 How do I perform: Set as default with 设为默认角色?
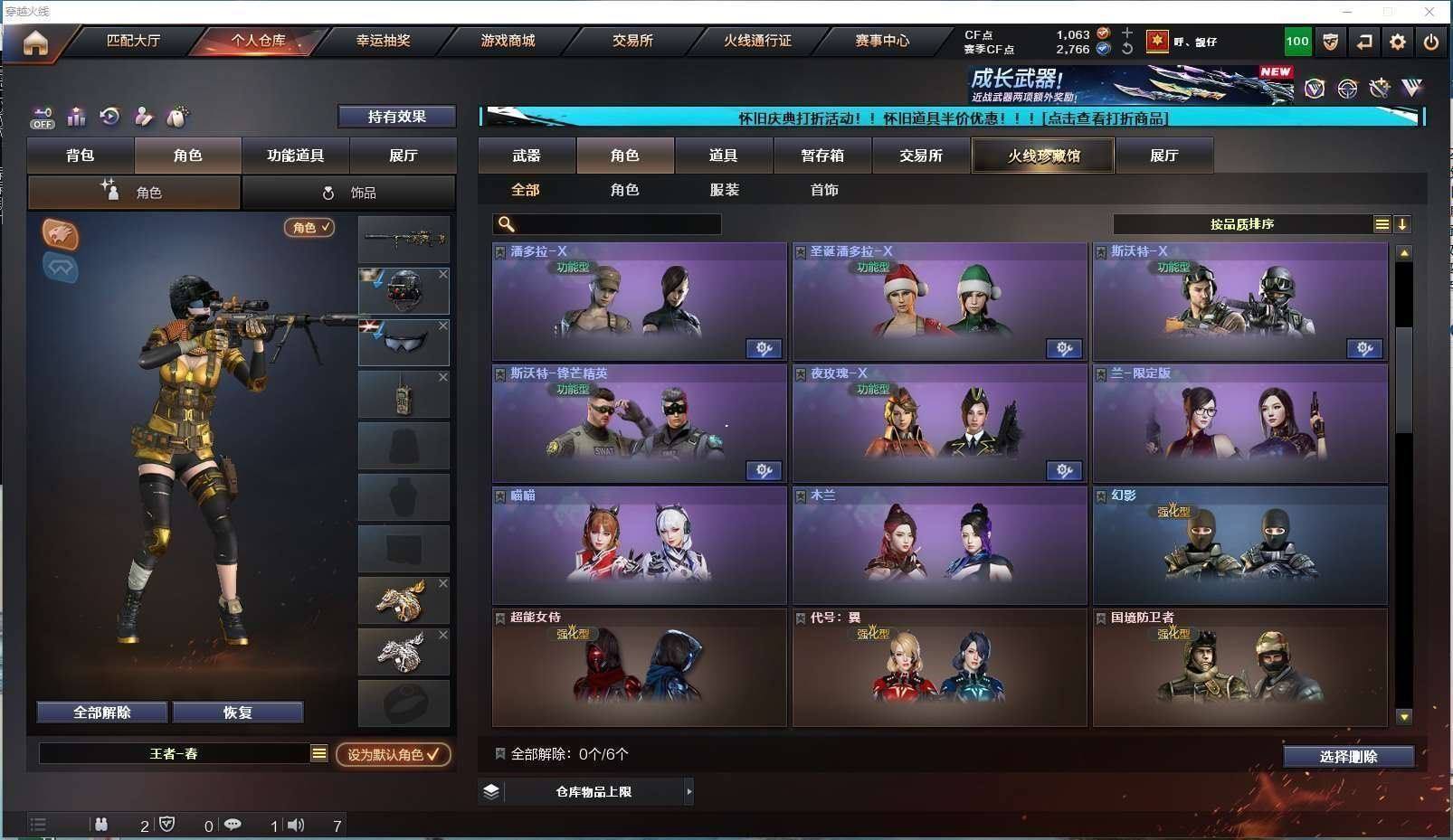[x=394, y=754]
